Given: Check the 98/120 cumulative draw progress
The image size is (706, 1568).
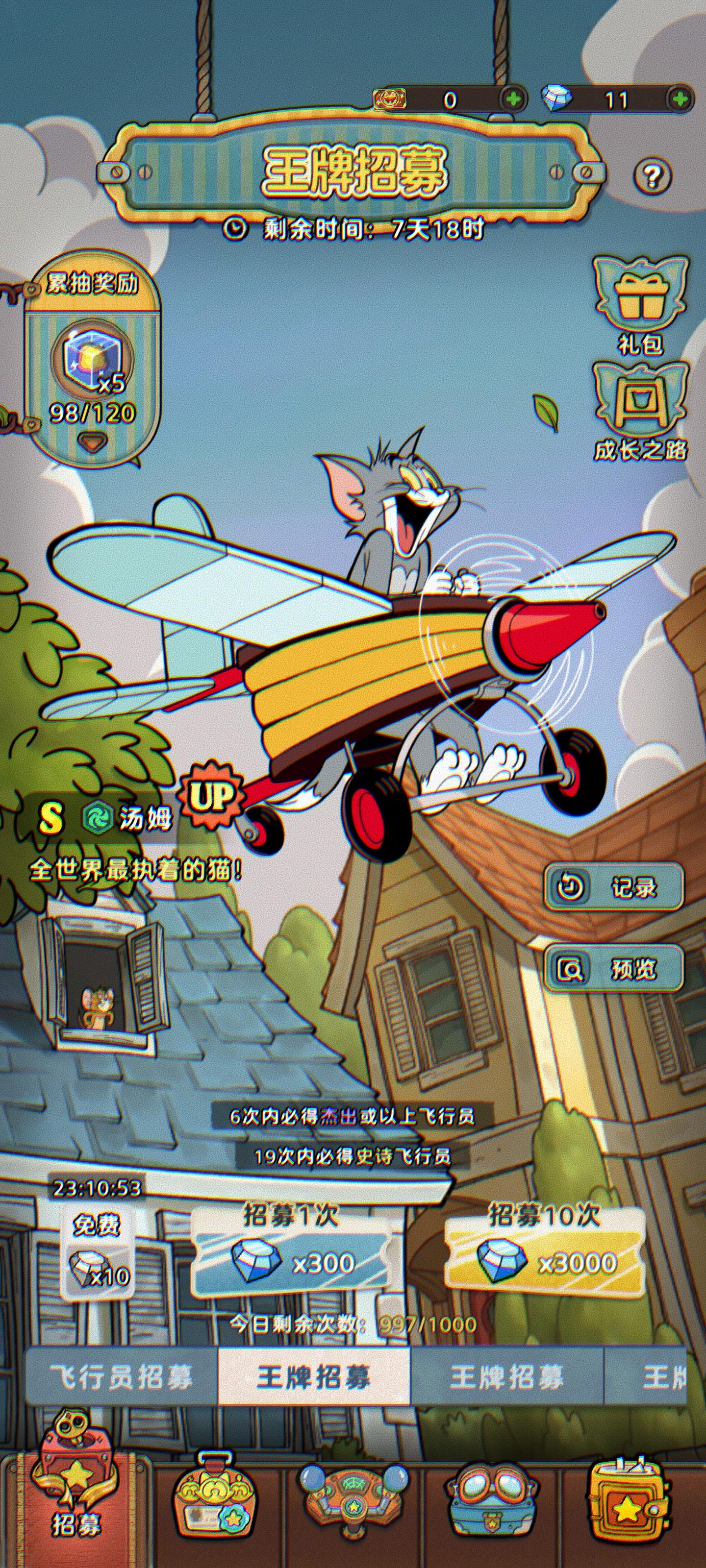Looking at the screenshot, I should (91, 413).
